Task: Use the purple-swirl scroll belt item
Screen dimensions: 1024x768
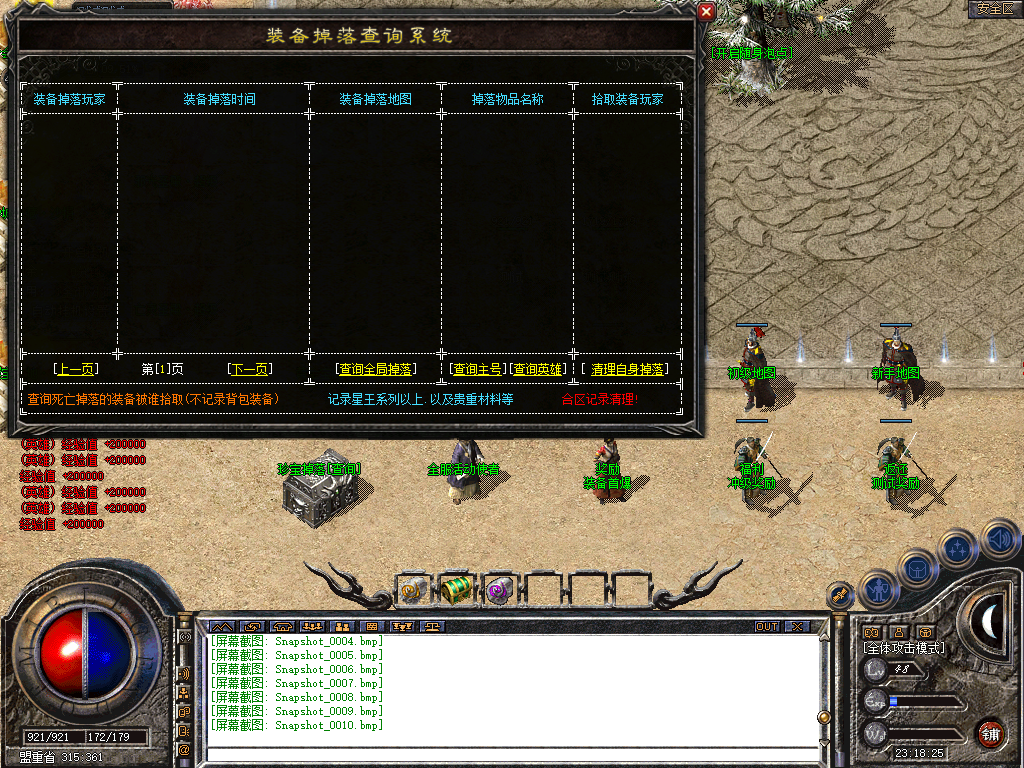Action: coord(499,590)
